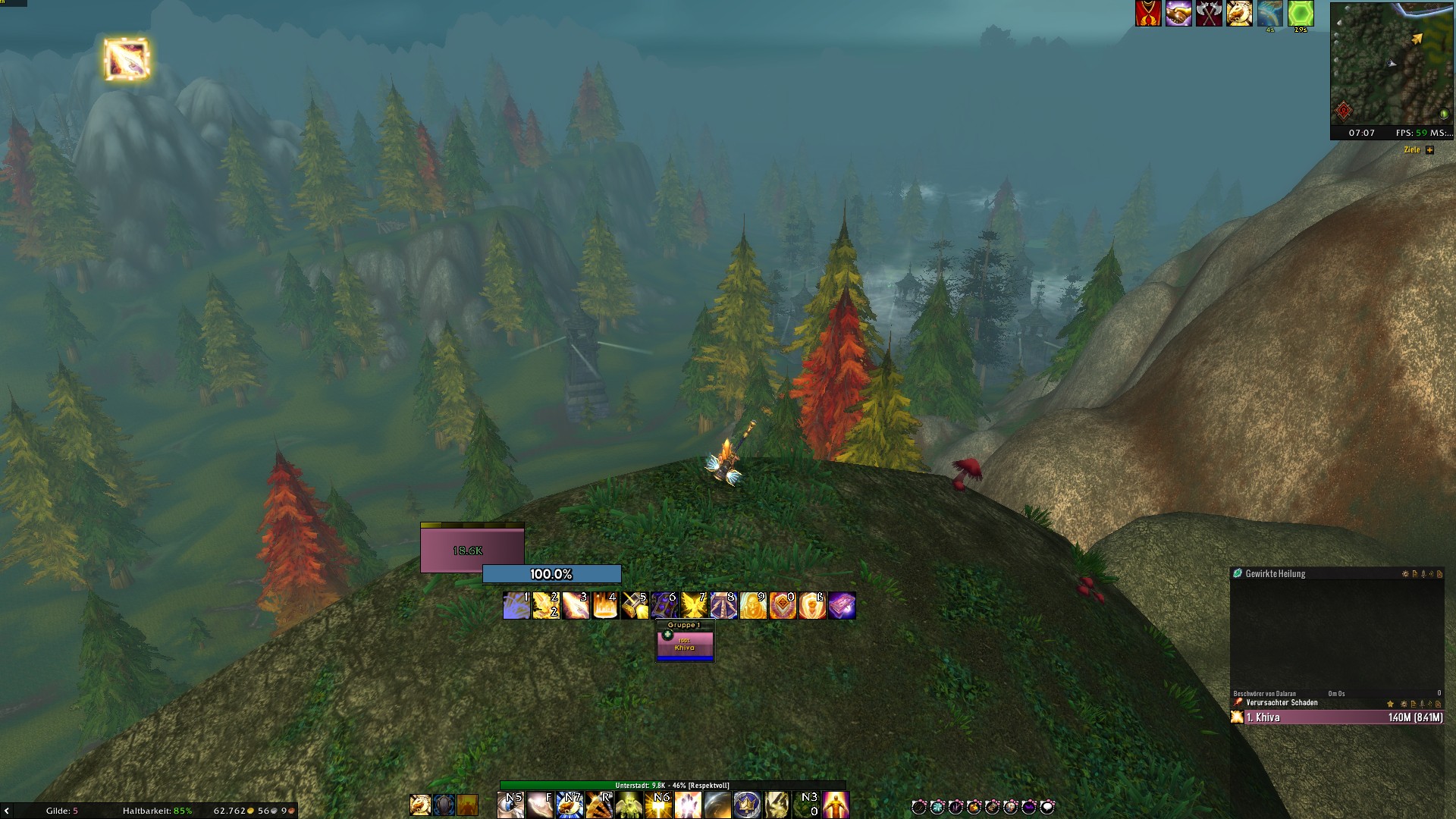Click the red Horde emblem on minimap
Screen dimensions: 1456x819
1344,111
